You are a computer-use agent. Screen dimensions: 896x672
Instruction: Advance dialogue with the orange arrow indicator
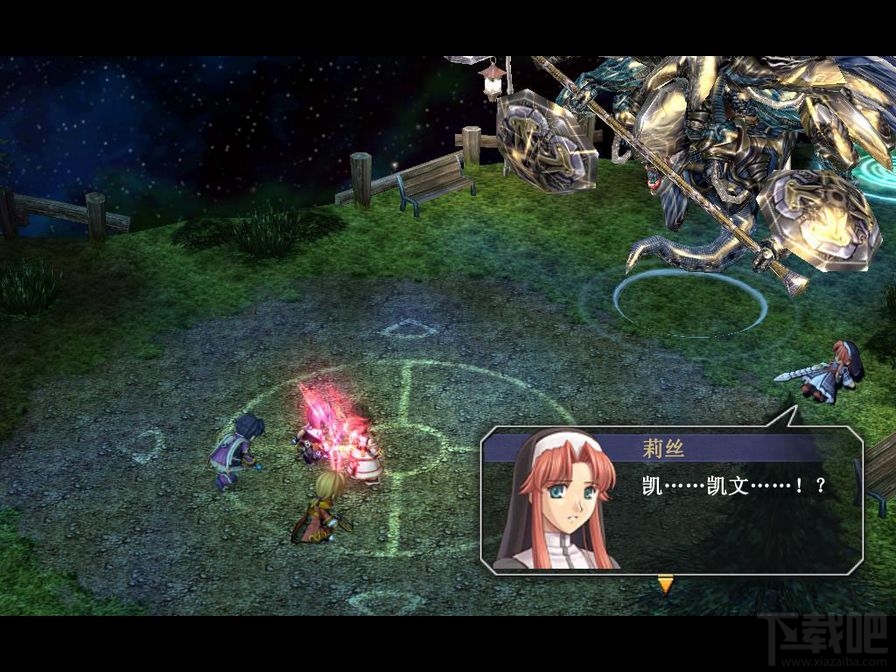pyautogui.click(x=665, y=585)
